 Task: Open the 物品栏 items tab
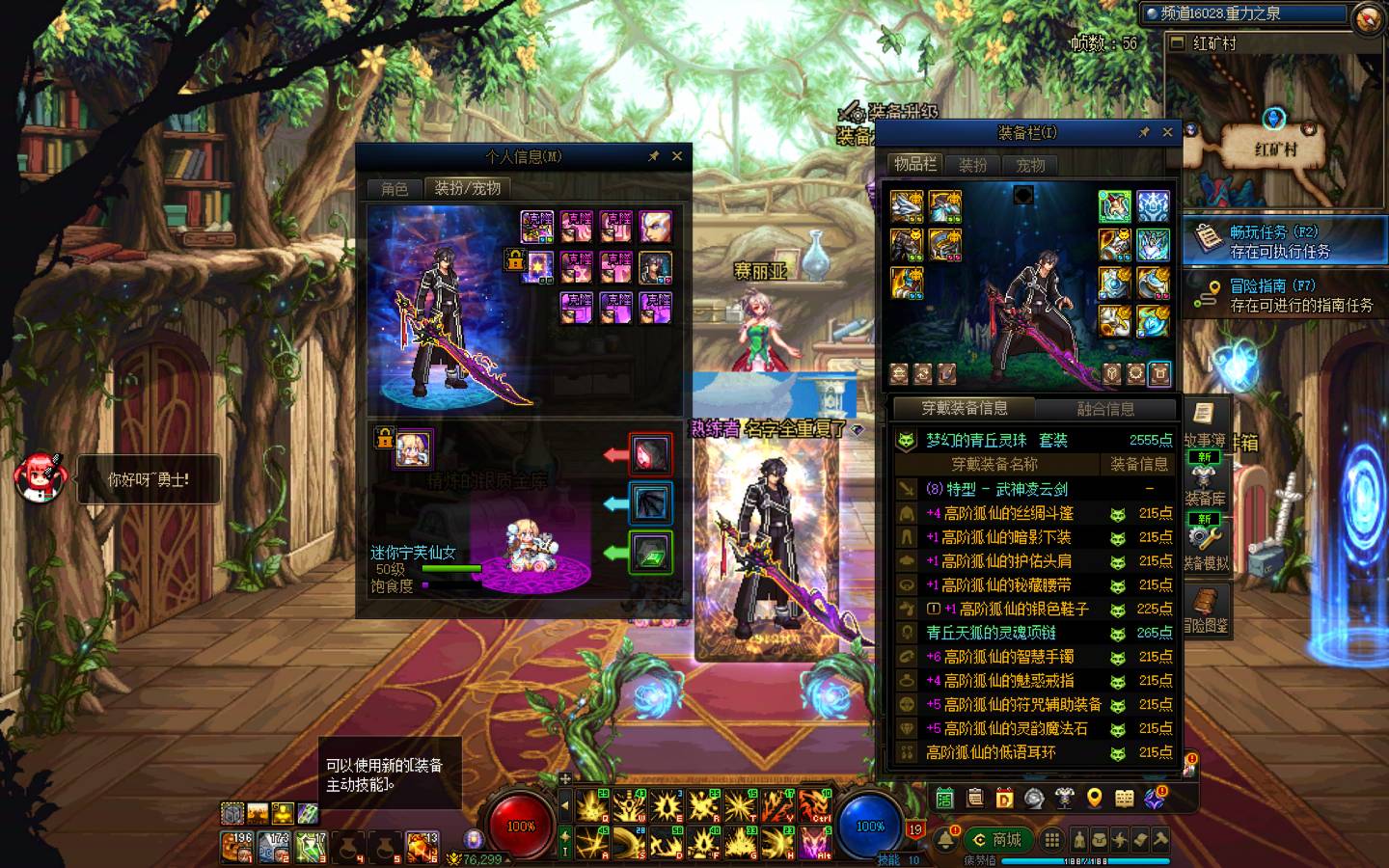tap(914, 164)
